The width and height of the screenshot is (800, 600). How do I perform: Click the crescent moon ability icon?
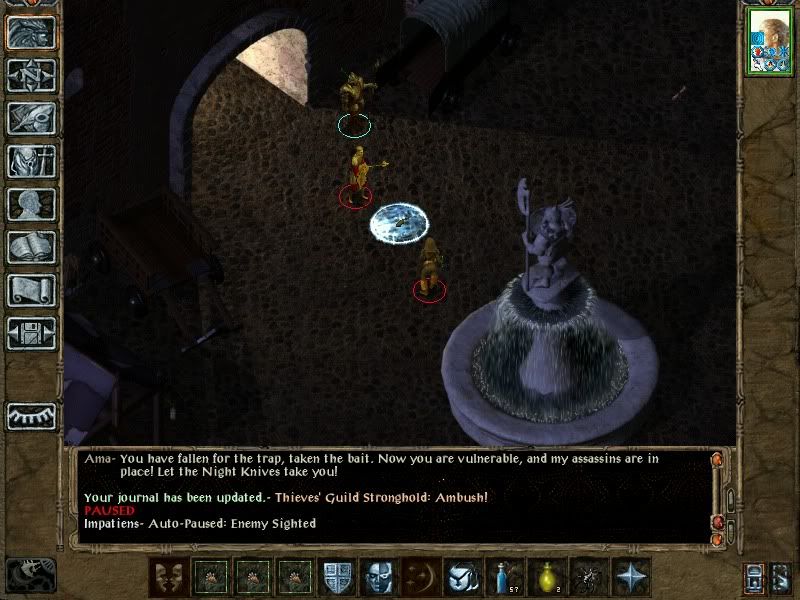tap(418, 577)
